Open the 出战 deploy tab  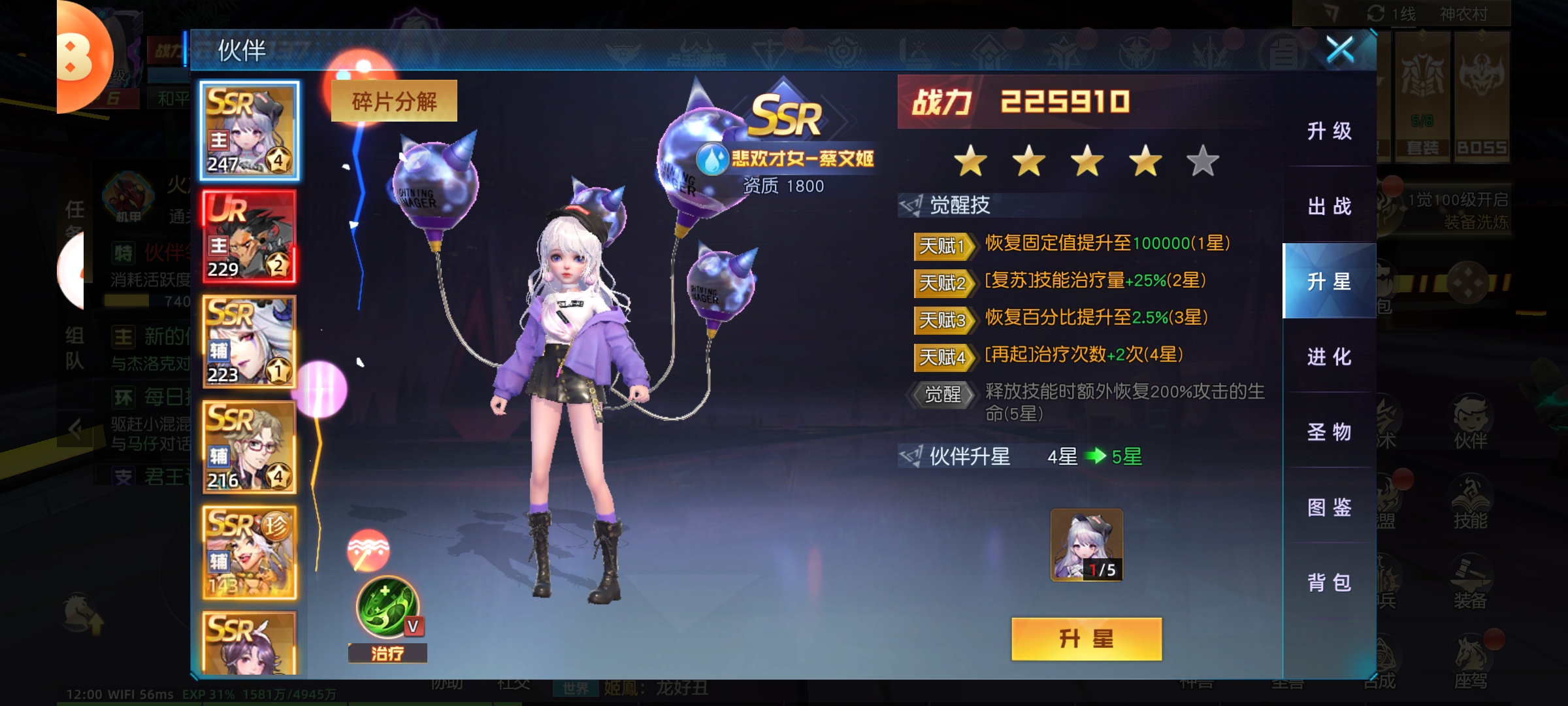pos(1329,207)
